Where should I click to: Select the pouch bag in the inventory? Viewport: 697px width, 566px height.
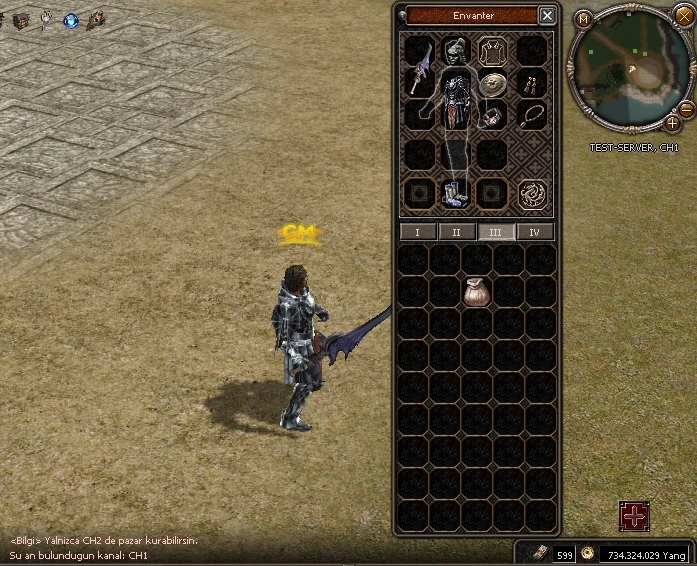[476, 292]
